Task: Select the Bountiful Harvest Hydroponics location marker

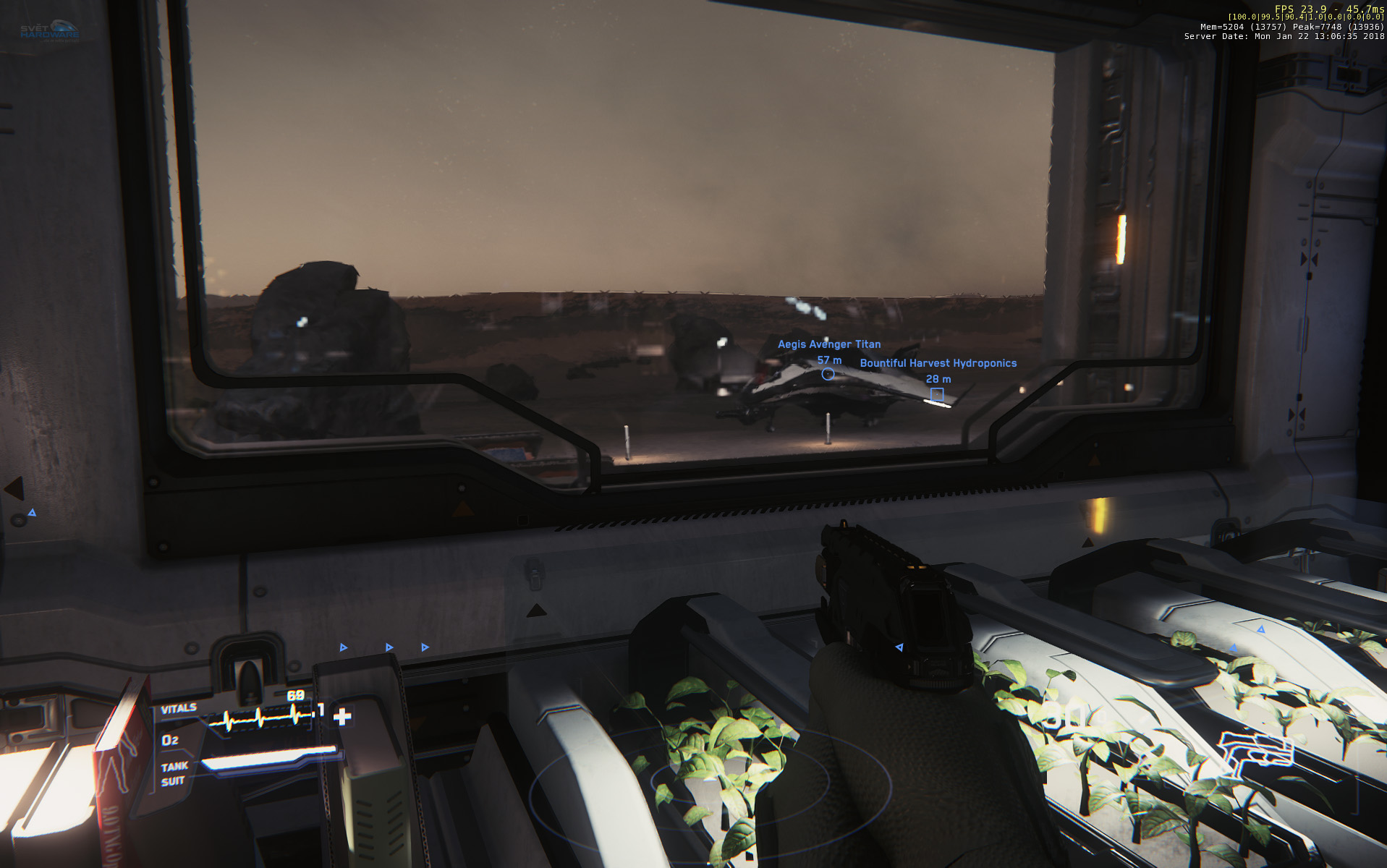Action: (x=937, y=394)
